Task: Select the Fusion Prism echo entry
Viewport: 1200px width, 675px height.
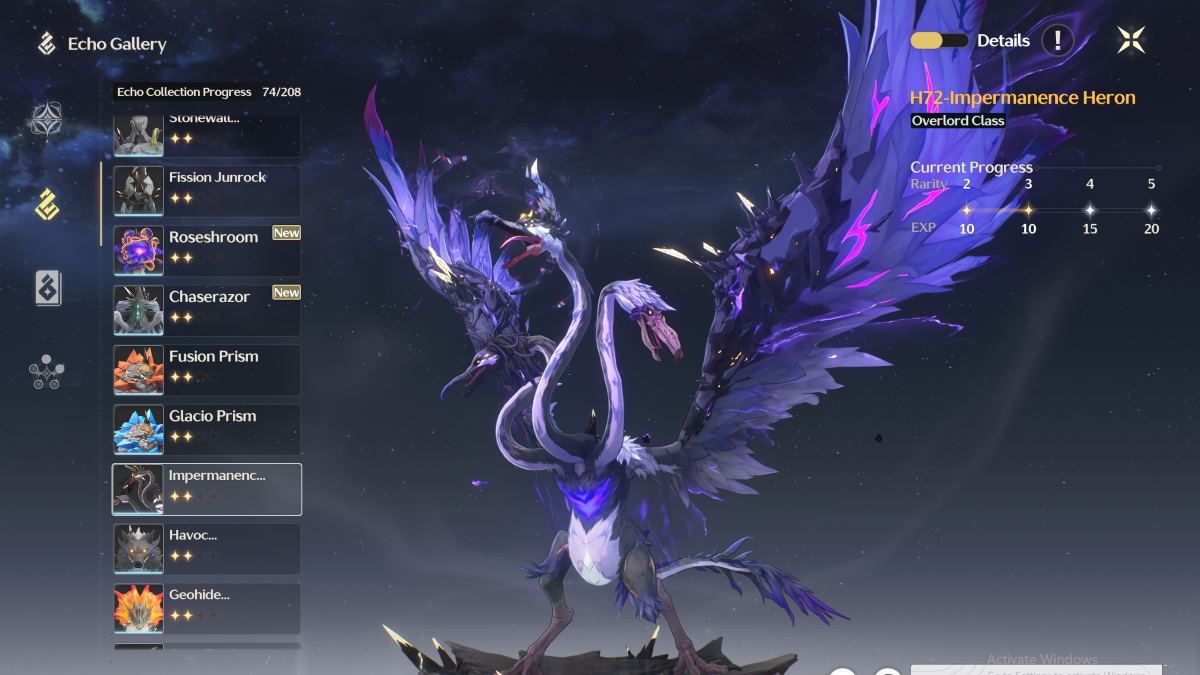Action: click(207, 368)
